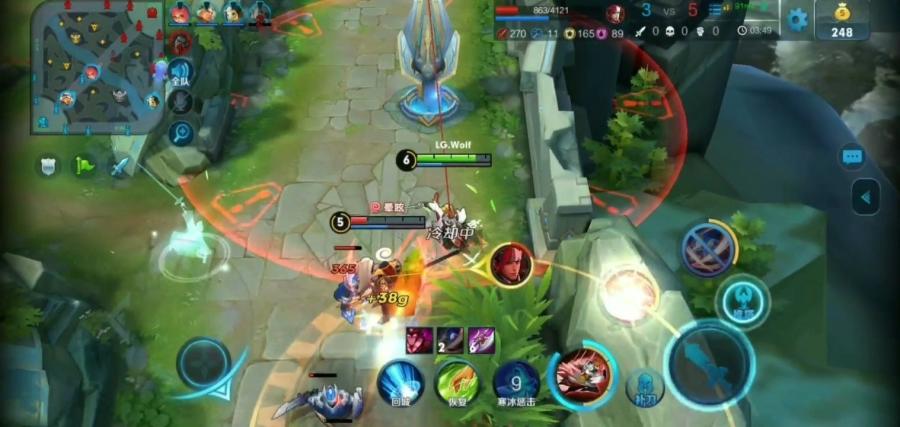Activate the 恢复 heal ability
This screenshot has width=900, height=427.
point(457,381)
